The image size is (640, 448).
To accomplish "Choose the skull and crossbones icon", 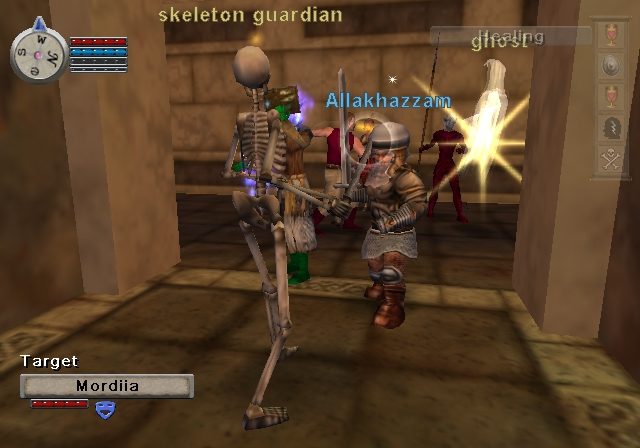I will 608,161.
